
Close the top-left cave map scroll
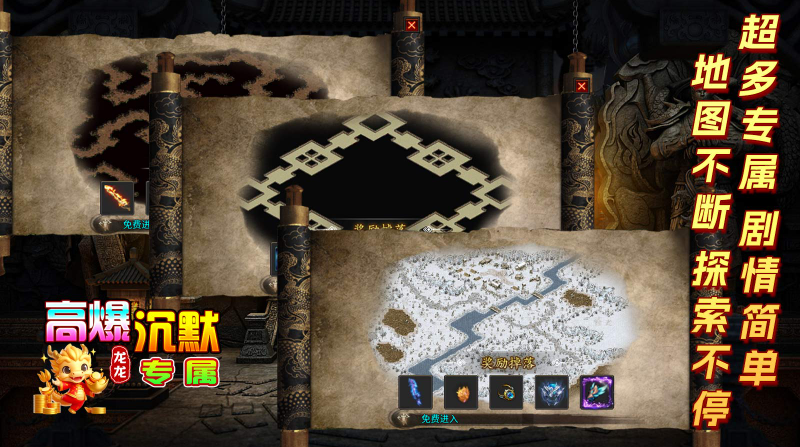412,25
